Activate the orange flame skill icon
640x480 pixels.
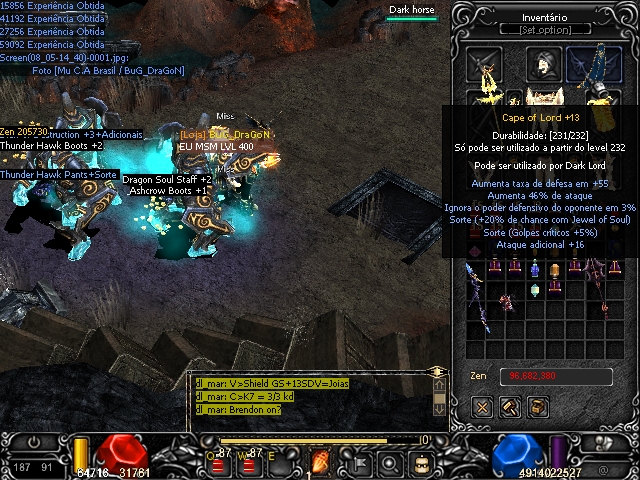pos(322,462)
